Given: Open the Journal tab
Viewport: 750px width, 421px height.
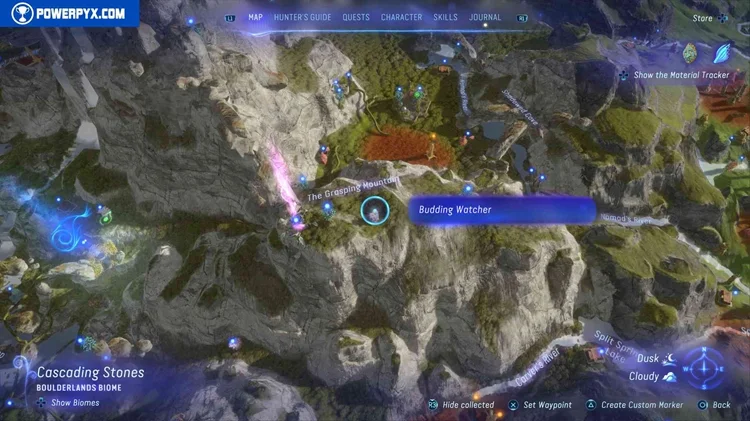Looking at the screenshot, I should pos(485,17).
